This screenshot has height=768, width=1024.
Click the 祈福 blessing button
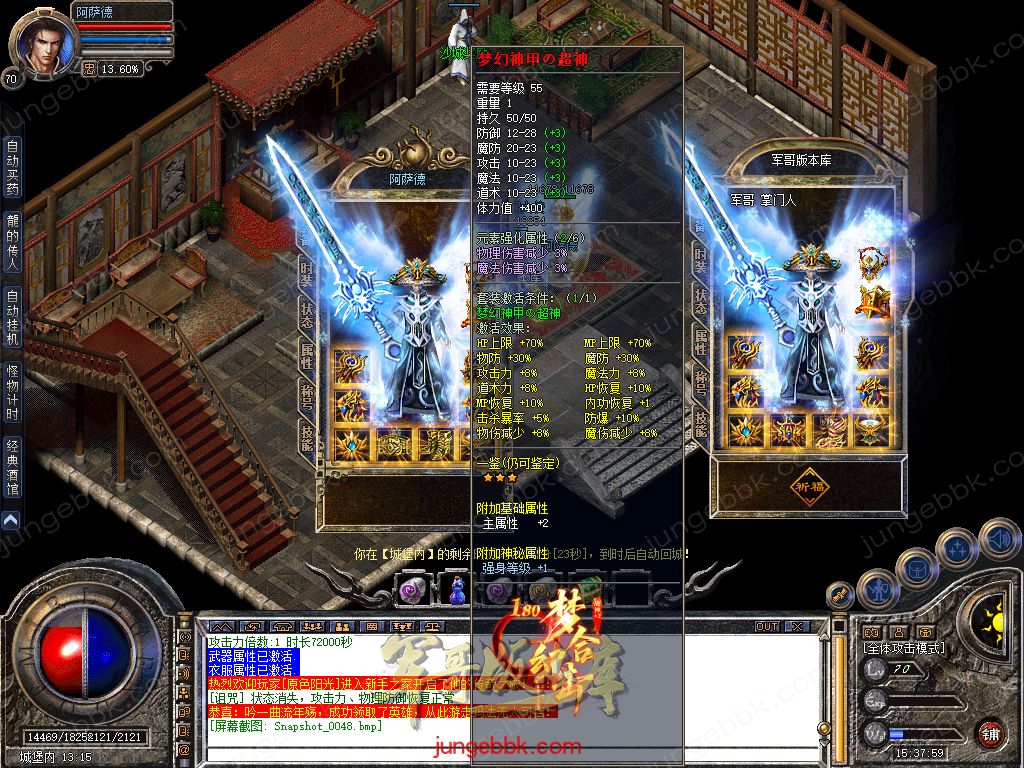pyautogui.click(x=812, y=485)
